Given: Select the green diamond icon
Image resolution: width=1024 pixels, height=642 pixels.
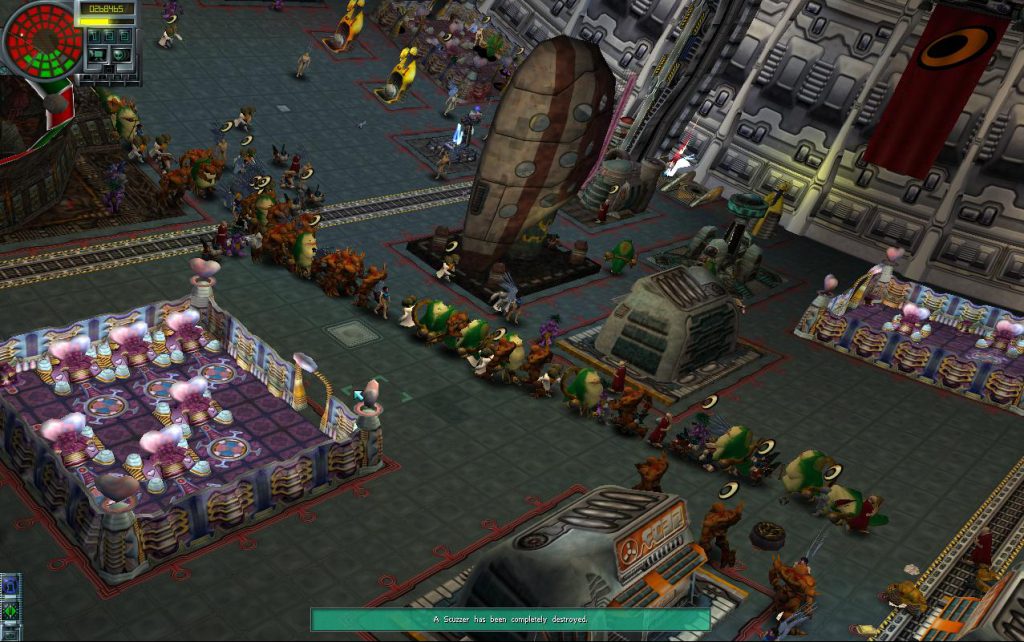Looking at the screenshot, I should point(10,609).
